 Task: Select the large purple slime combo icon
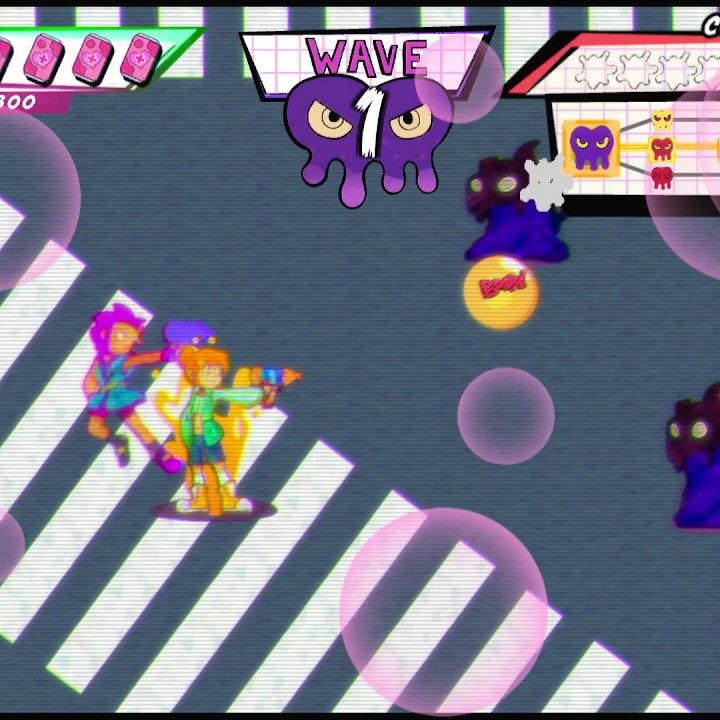(590, 148)
